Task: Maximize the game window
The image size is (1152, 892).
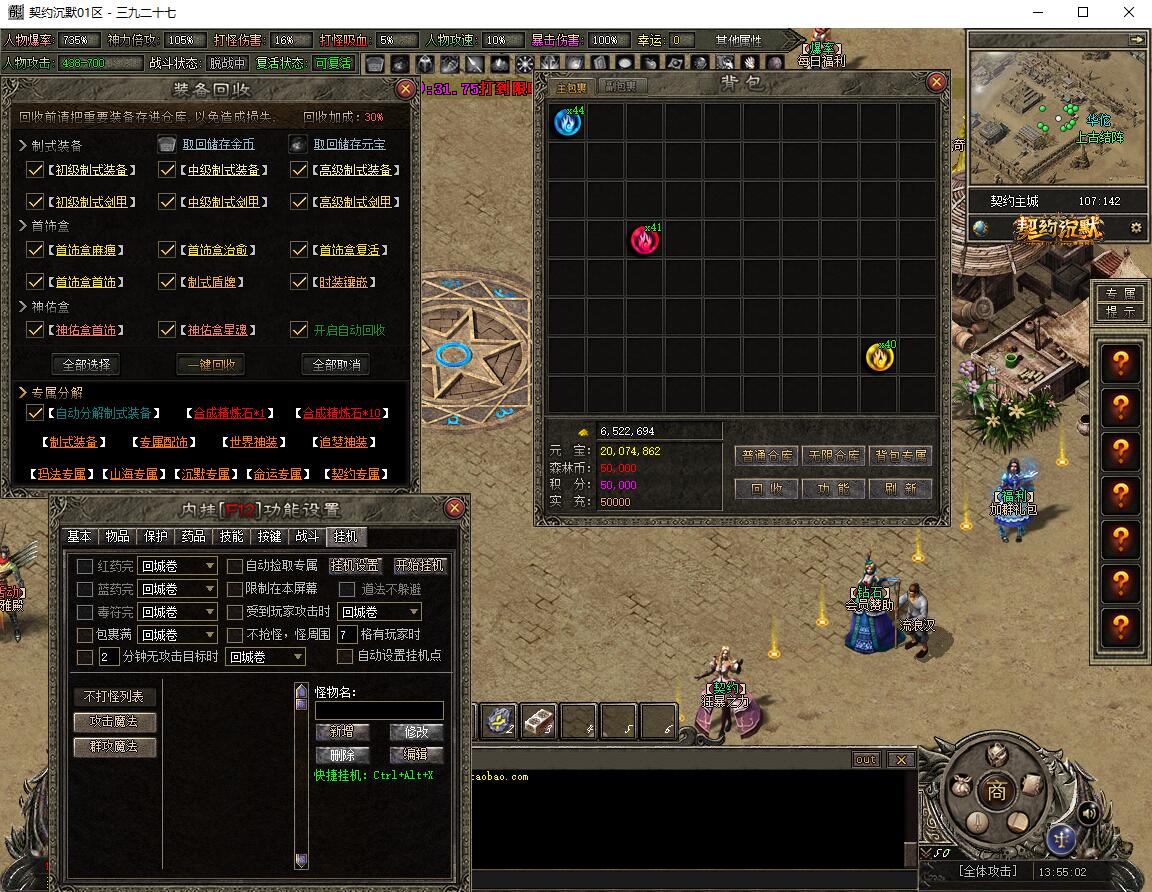Action: (x=1083, y=13)
